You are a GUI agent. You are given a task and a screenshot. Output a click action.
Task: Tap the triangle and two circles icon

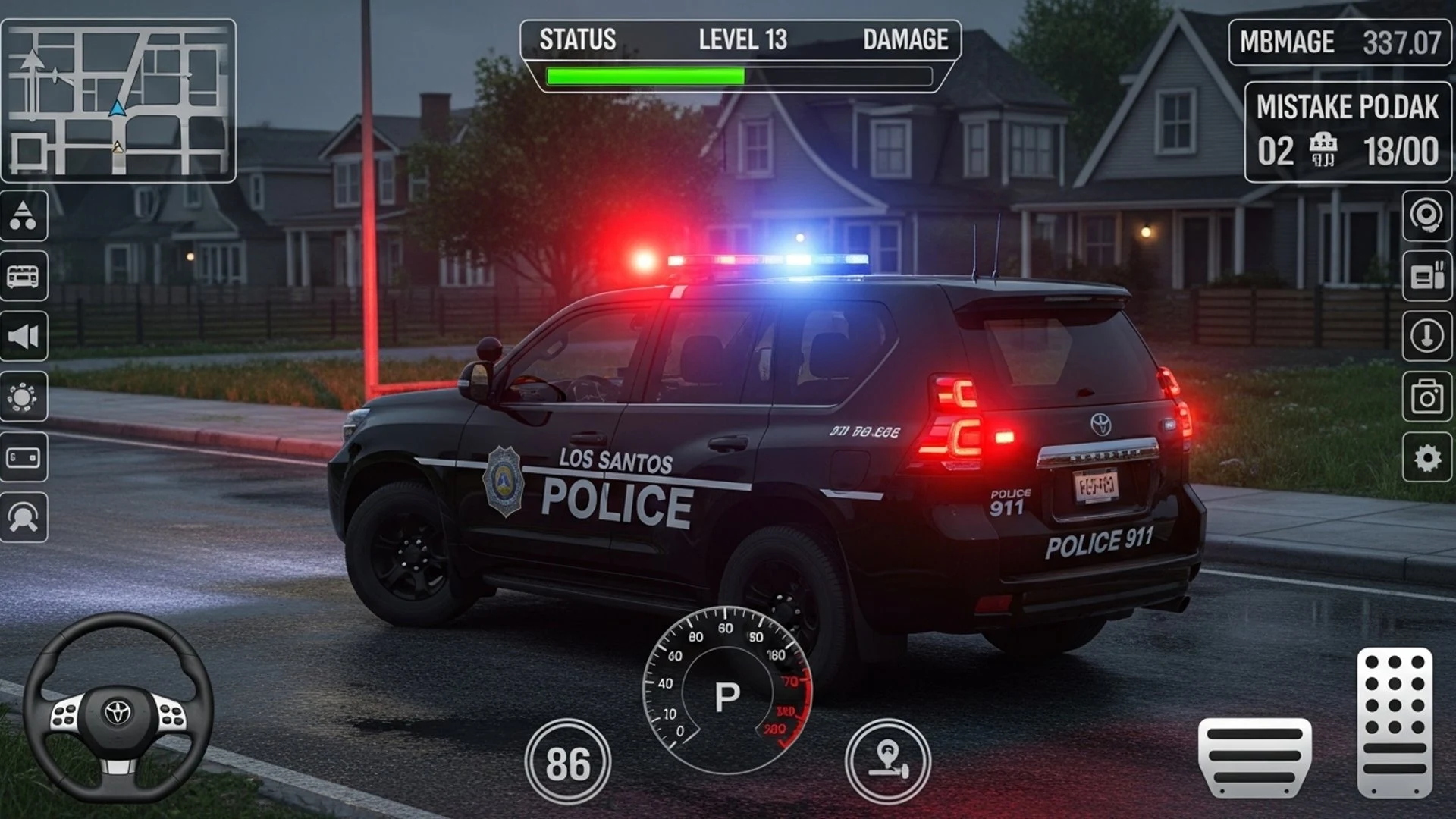click(24, 216)
